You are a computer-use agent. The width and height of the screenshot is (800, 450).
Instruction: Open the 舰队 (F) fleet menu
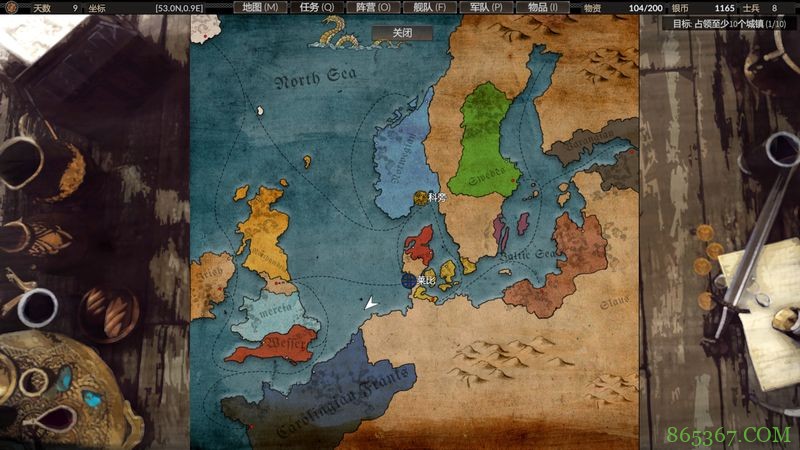coord(430,7)
